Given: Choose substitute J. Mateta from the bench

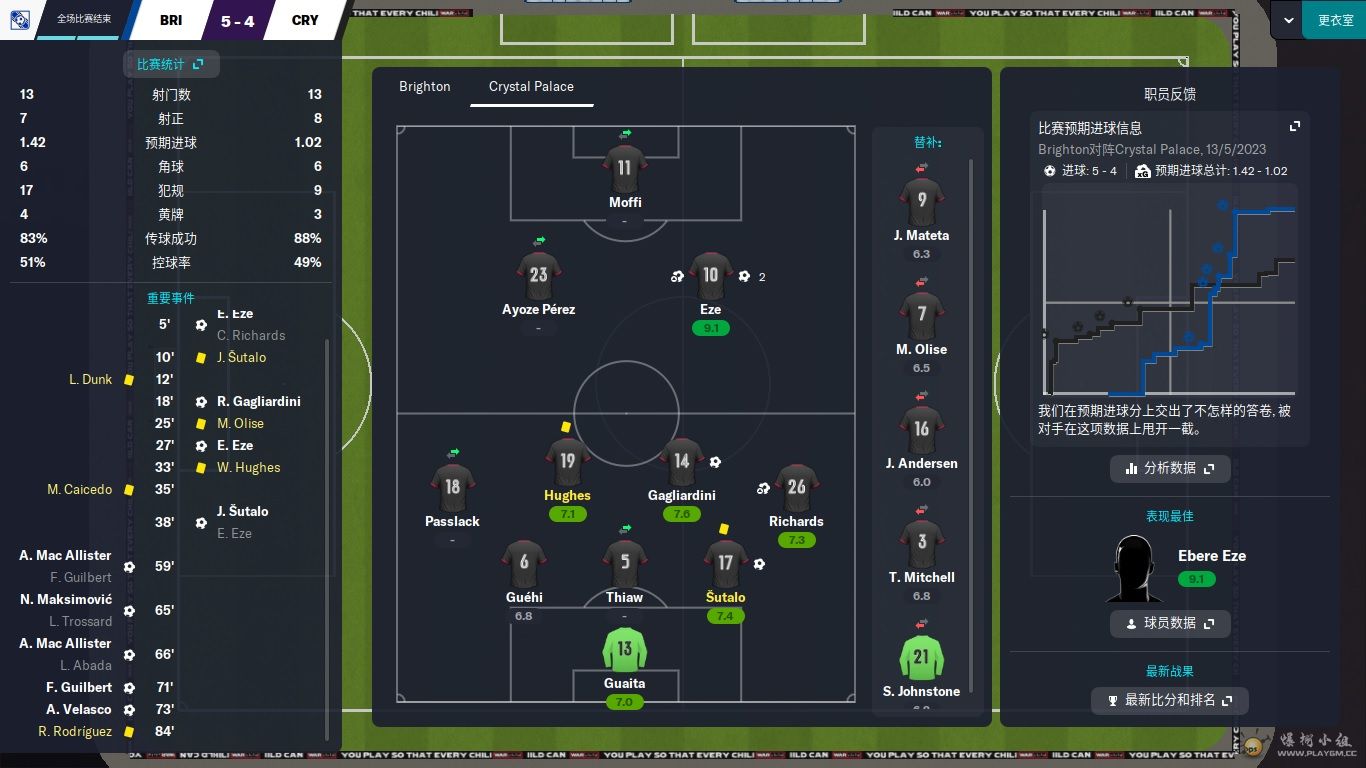Looking at the screenshot, I should coord(921,202).
